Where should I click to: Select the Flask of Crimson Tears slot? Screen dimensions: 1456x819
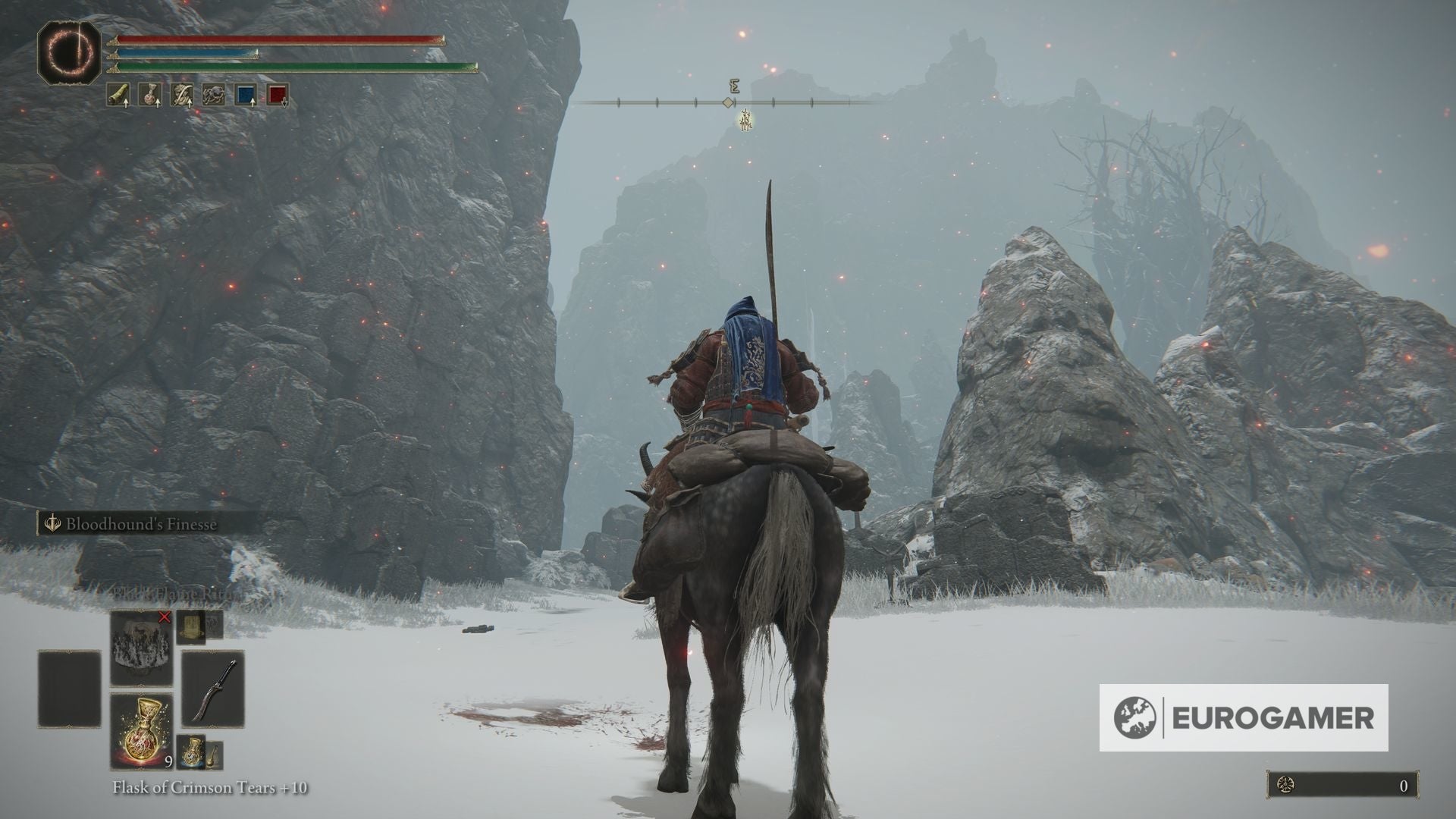(x=141, y=730)
